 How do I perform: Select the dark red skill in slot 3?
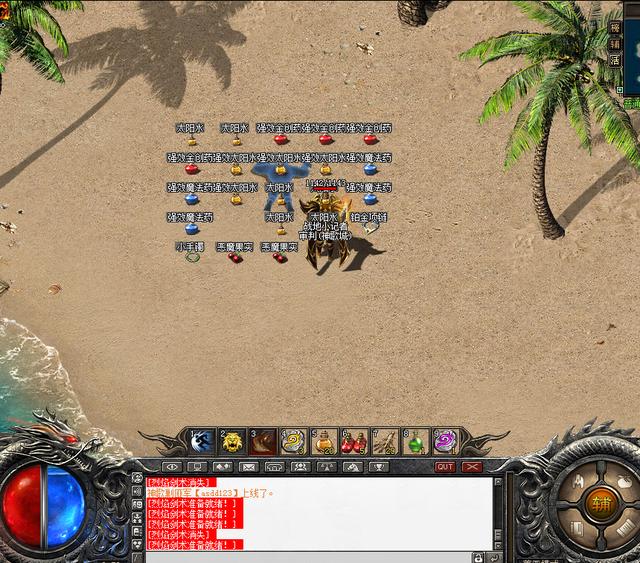pyautogui.click(x=262, y=441)
